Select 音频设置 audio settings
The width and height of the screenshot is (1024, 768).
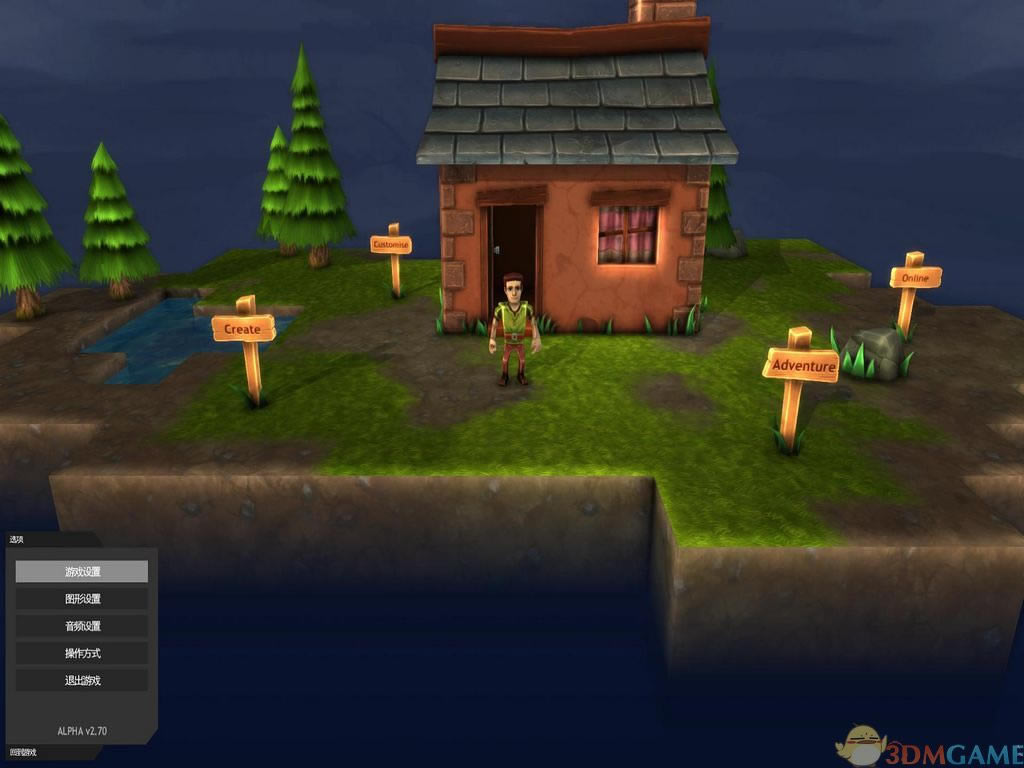[82, 626]
